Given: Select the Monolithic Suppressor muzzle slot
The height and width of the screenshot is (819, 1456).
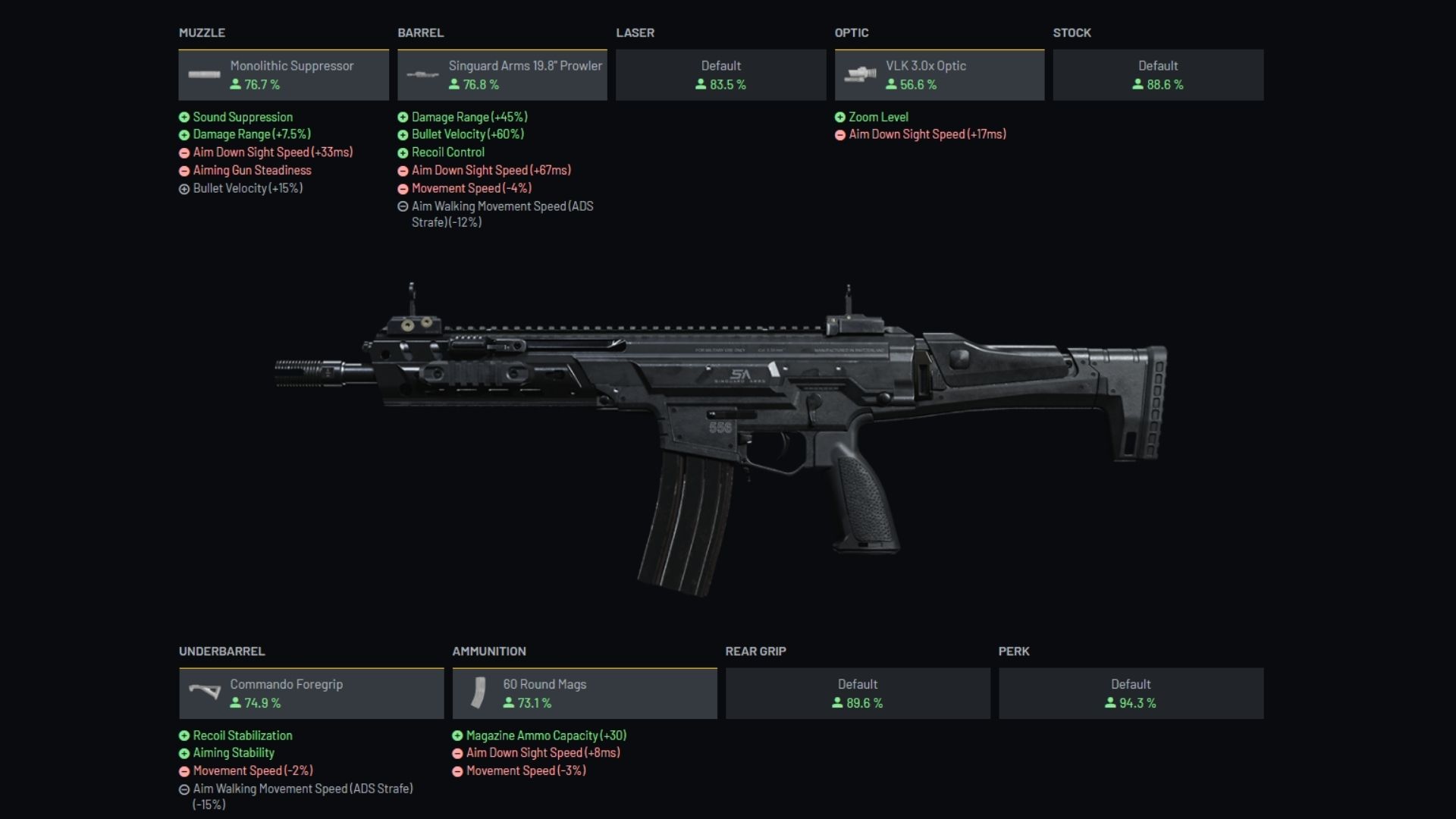Looking at the screenshot, I should click(x=284, y=75).
